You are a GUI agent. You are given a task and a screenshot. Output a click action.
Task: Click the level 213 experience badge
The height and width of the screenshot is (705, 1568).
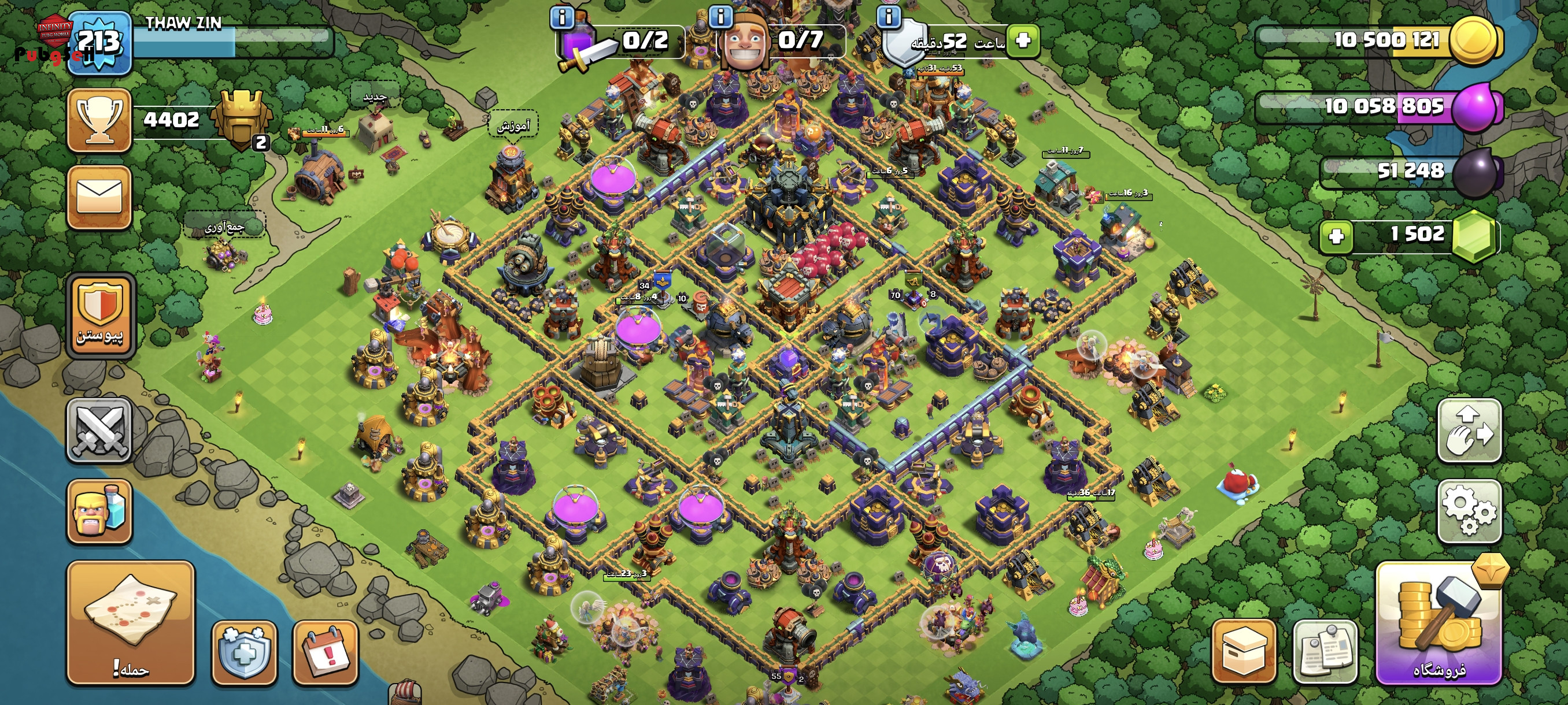(99, 43)
